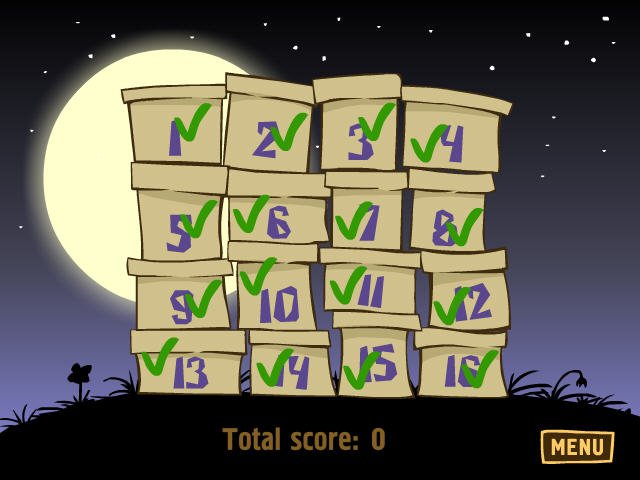Click level 8 crate
Viewport: 640px width, 480px height.
tap(448, 224)
